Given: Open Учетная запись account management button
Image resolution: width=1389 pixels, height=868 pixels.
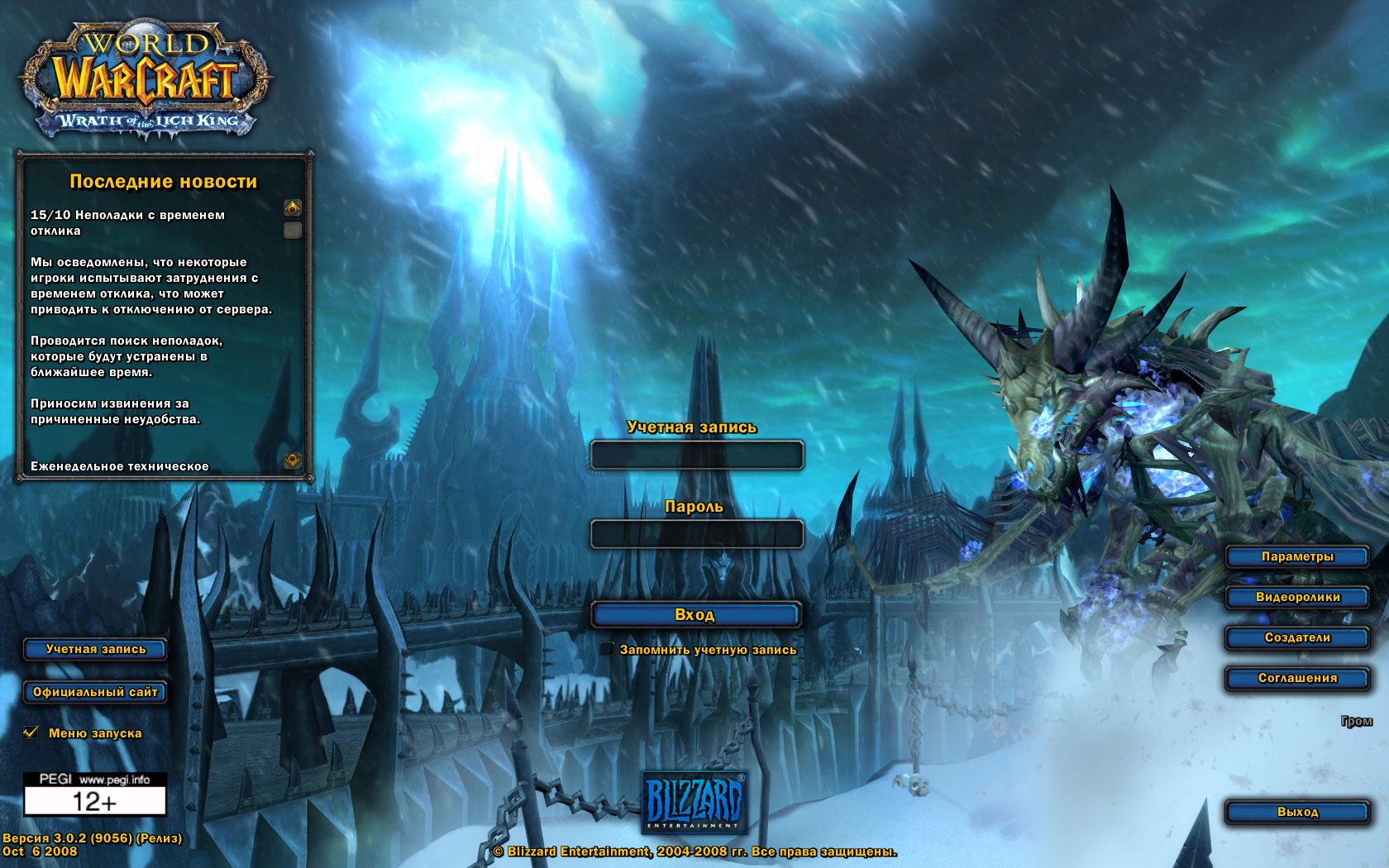Looking at the screenshot, I should tap(95, 649).
